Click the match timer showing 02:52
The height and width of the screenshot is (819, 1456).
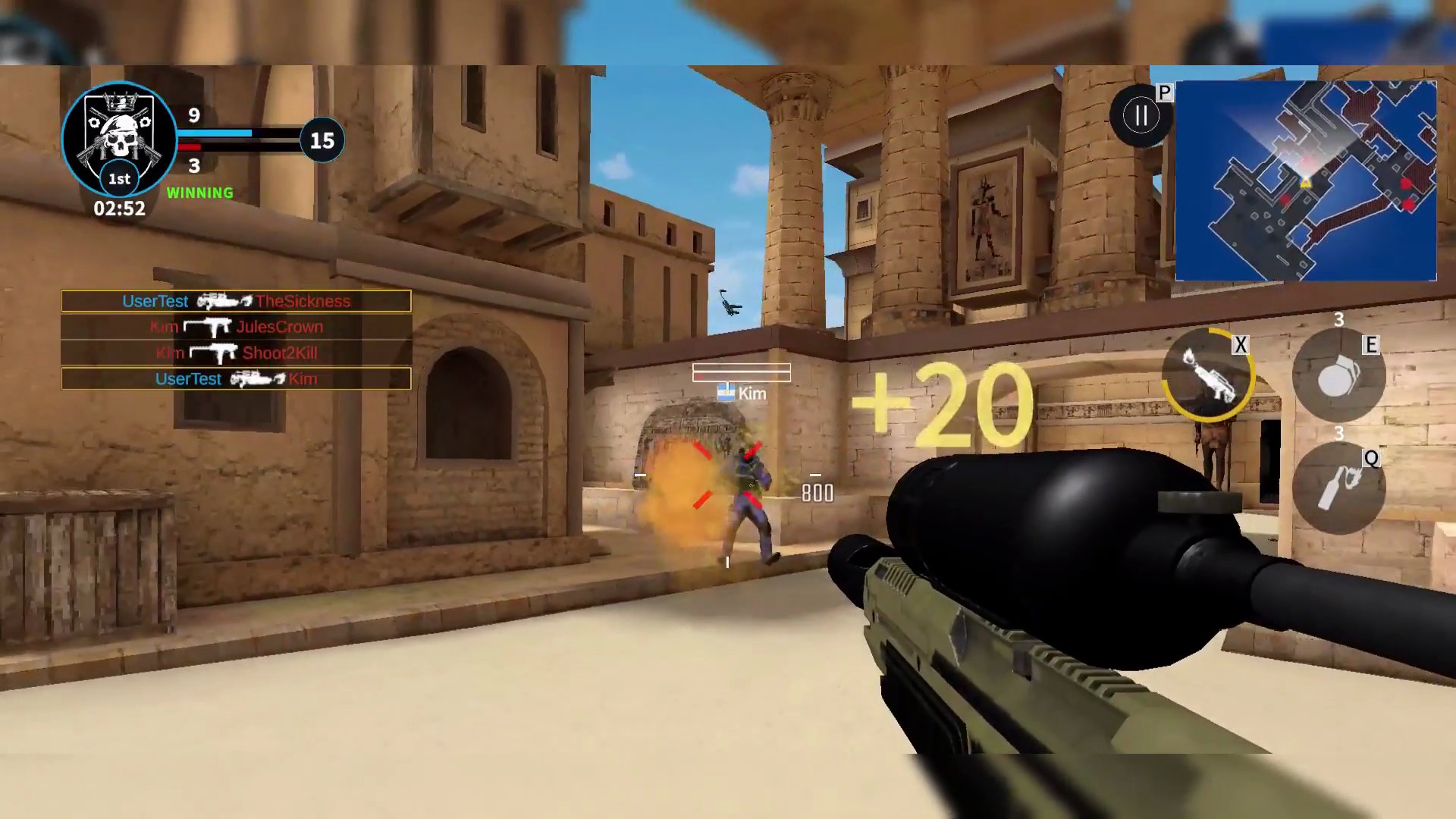[x=119, y=210]
